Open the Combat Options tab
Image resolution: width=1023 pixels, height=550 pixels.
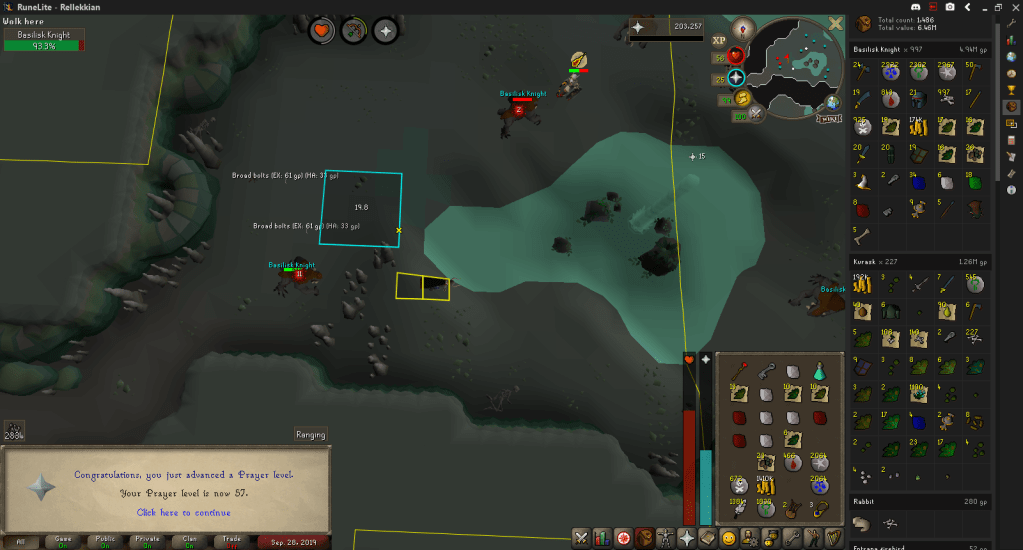(x=580, y=538)
